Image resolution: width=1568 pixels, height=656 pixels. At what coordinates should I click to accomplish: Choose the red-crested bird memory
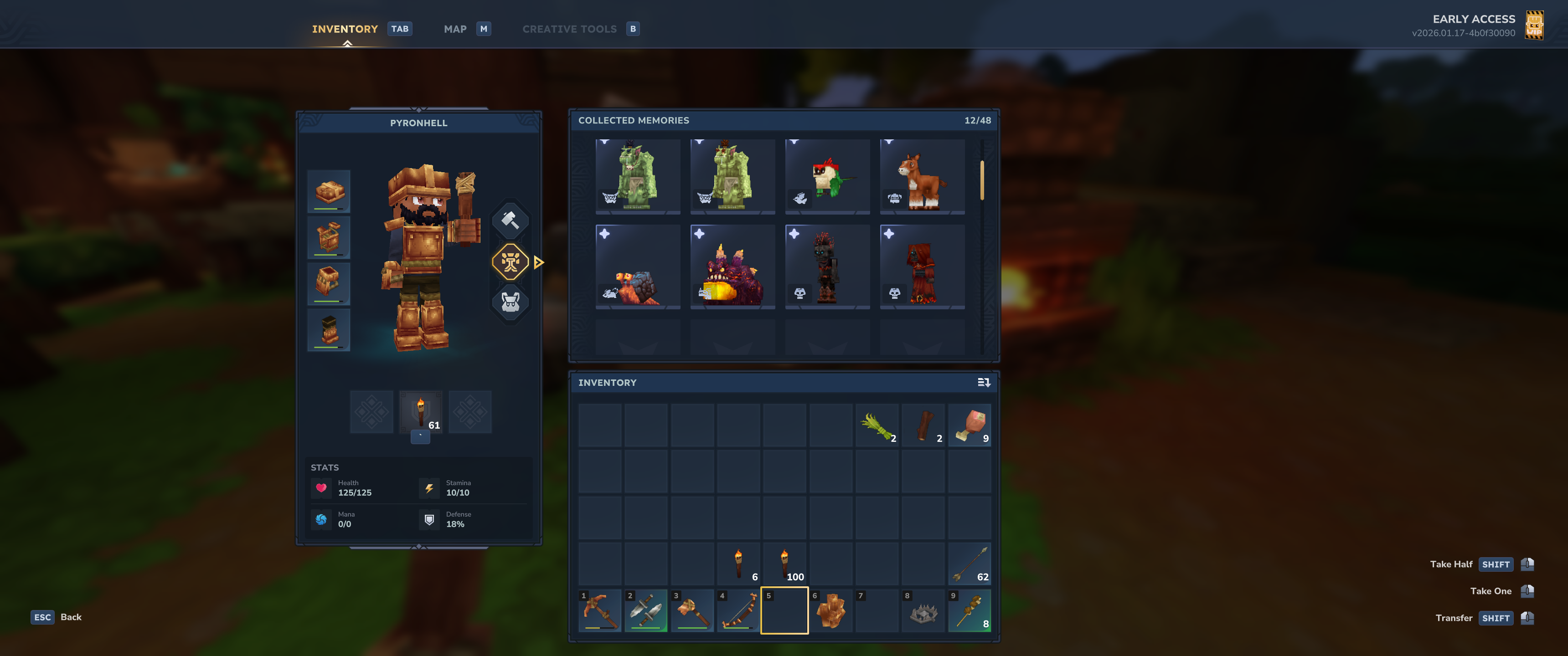click(x=827, y=176)
